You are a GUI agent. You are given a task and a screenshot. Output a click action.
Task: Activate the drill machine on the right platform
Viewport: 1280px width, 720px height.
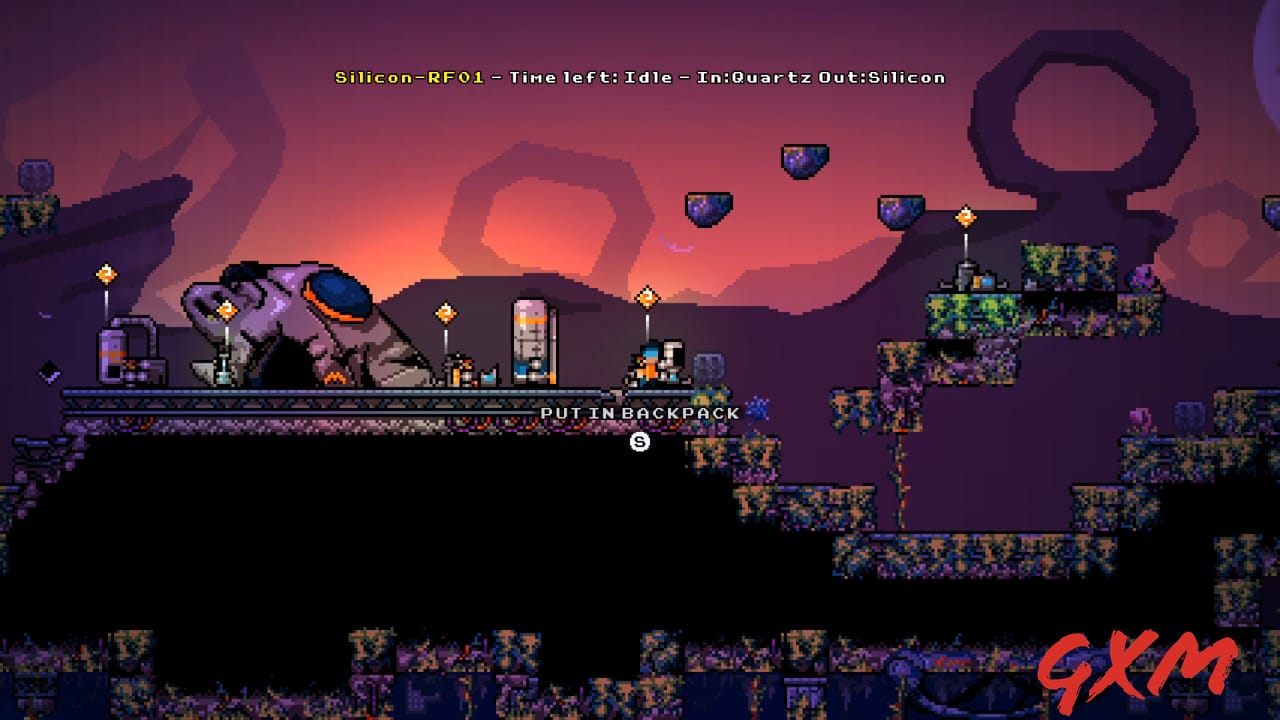(963, 275)
